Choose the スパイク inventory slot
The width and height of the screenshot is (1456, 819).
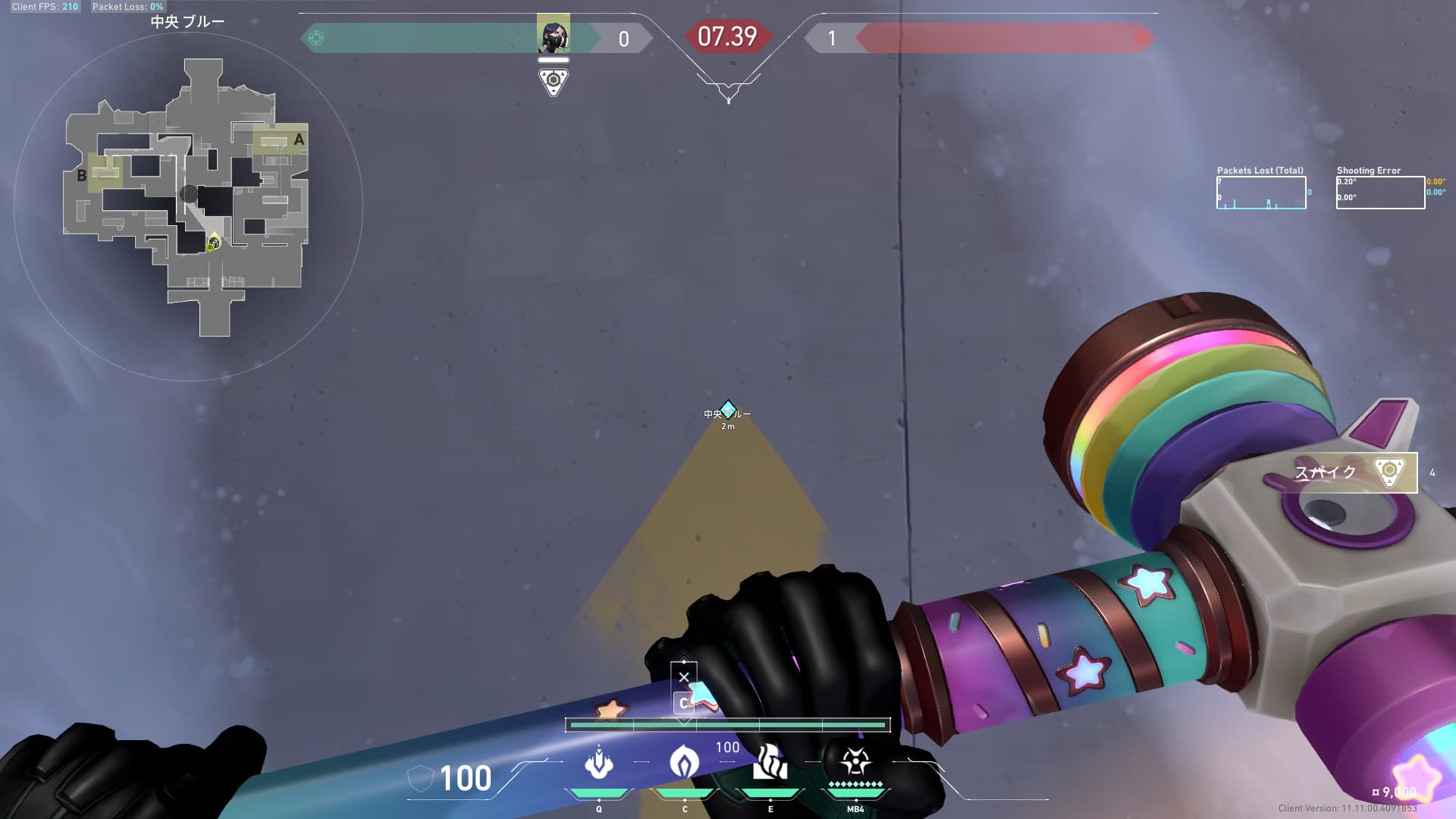tap(1354, 472)
